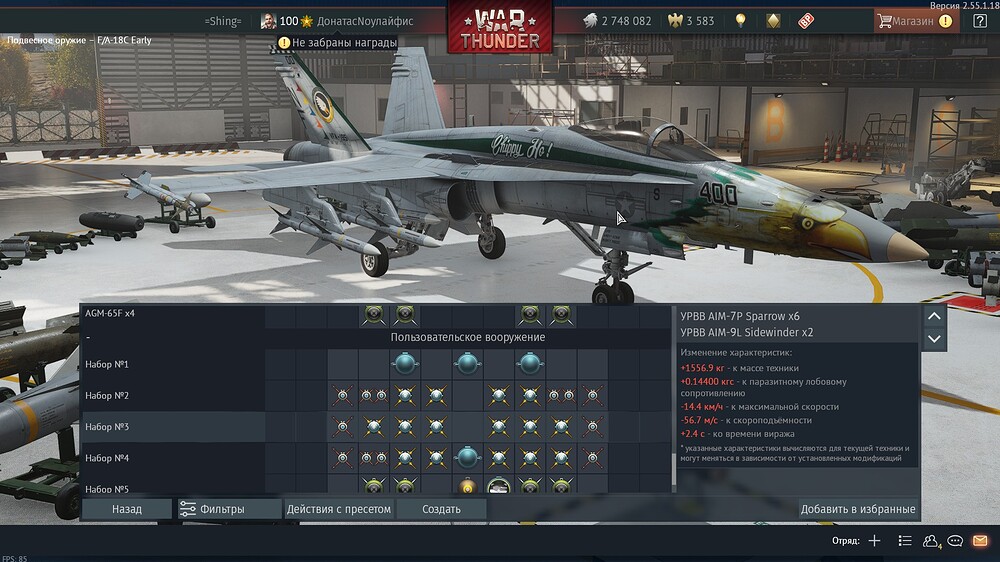Open Действия с пресетом preset actions
1000x562 pixels.
point(338,509)
